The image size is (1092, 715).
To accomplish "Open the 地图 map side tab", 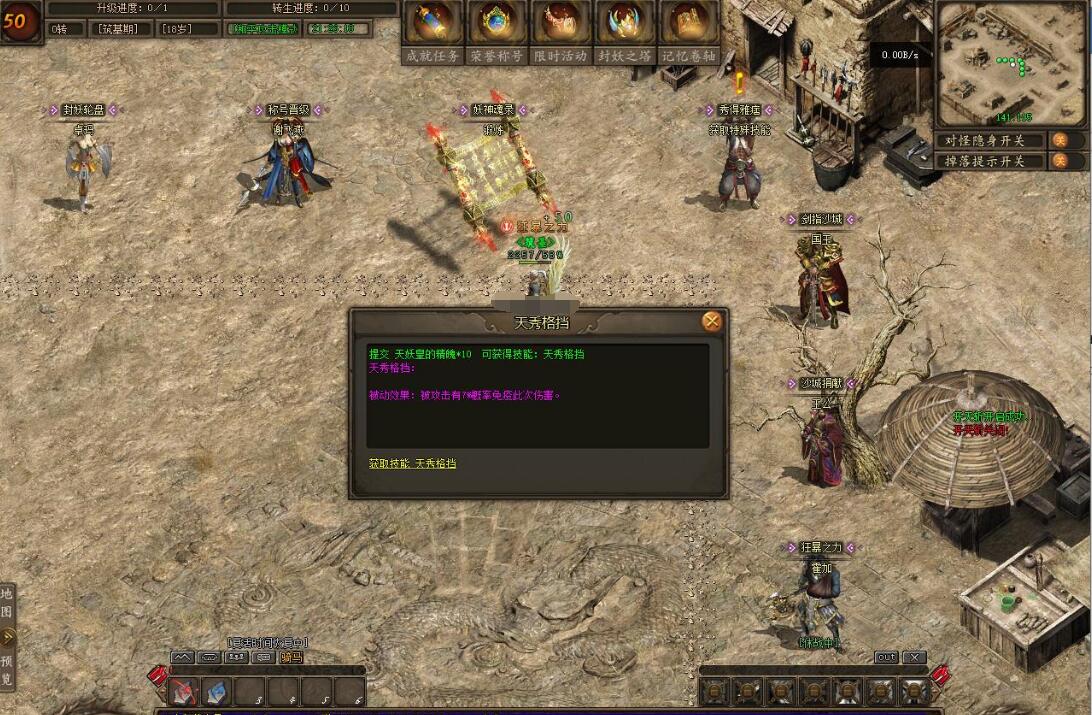I will click(x=7, y=603).
